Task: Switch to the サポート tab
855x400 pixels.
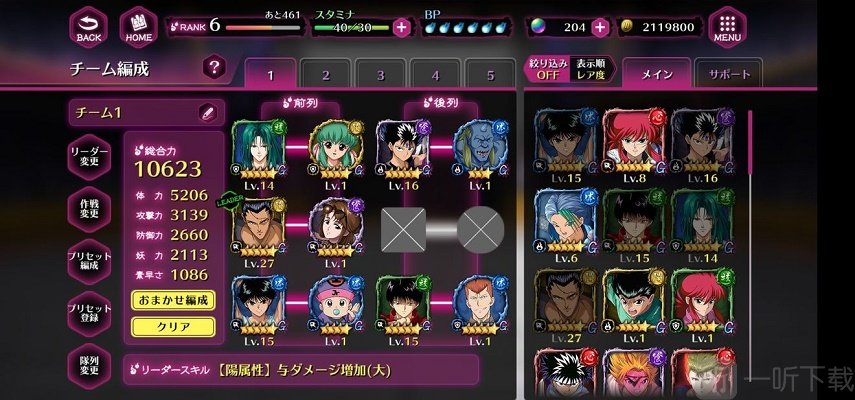Action: (x=728, y=74)
